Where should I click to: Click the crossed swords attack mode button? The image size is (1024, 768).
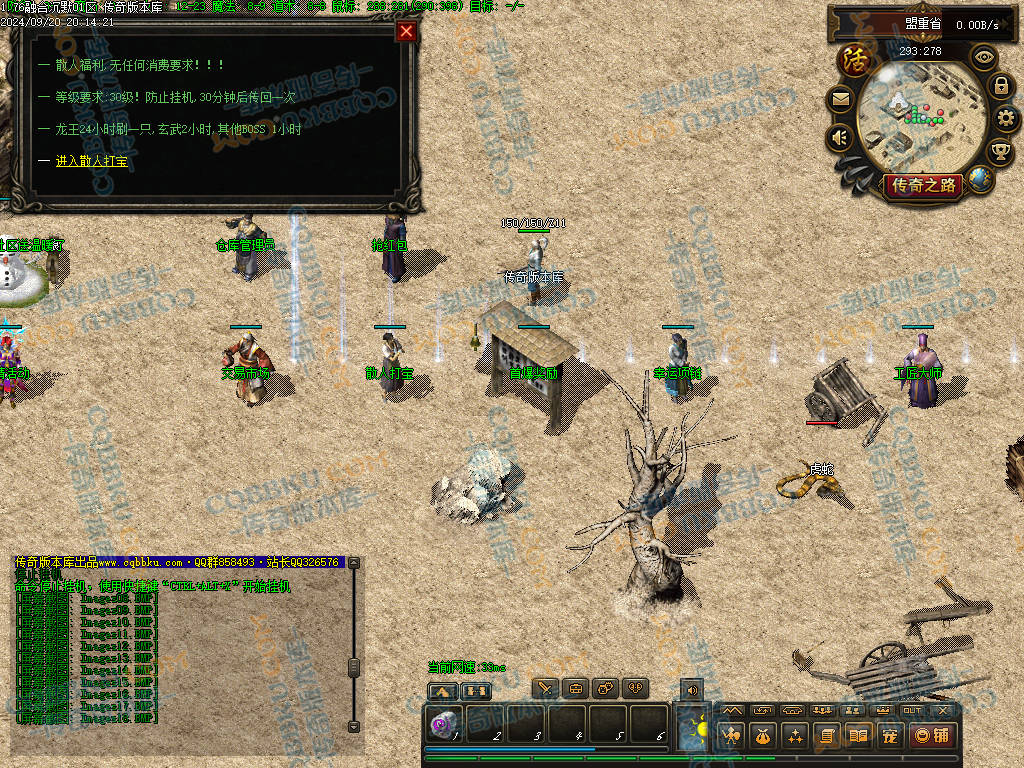tap(545, 689)
